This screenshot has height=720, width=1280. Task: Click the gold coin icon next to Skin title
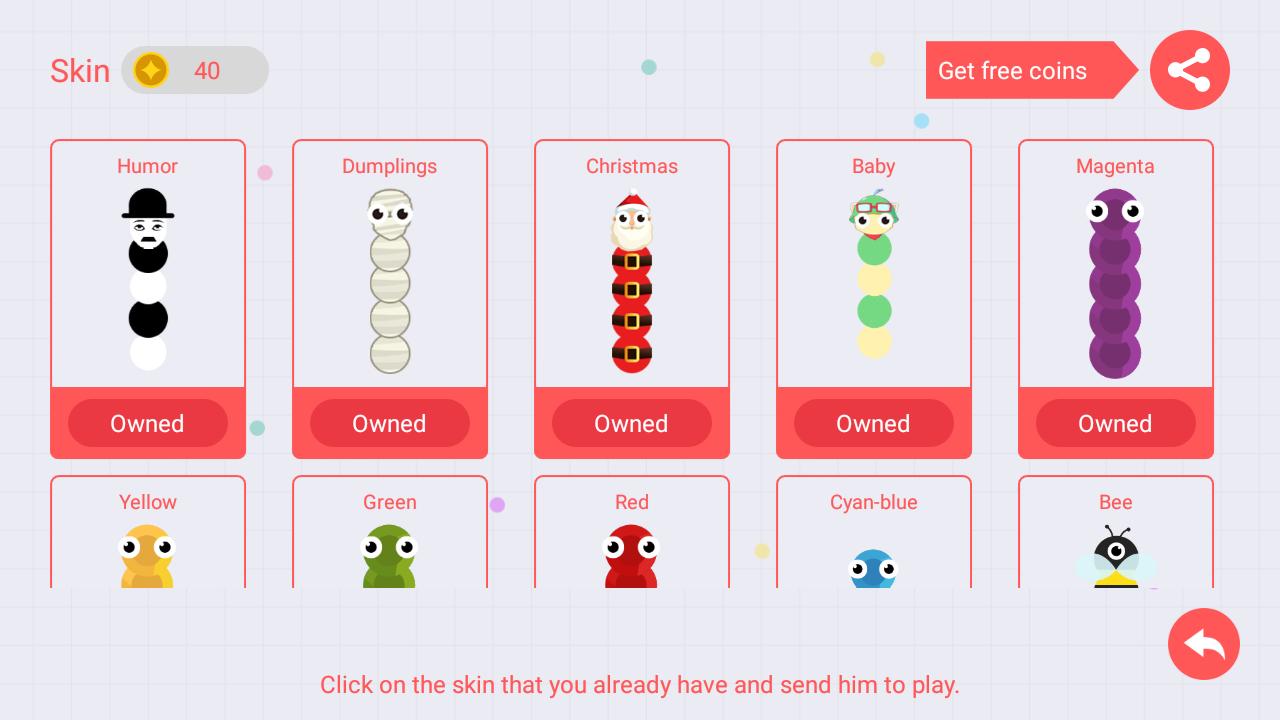151,70
